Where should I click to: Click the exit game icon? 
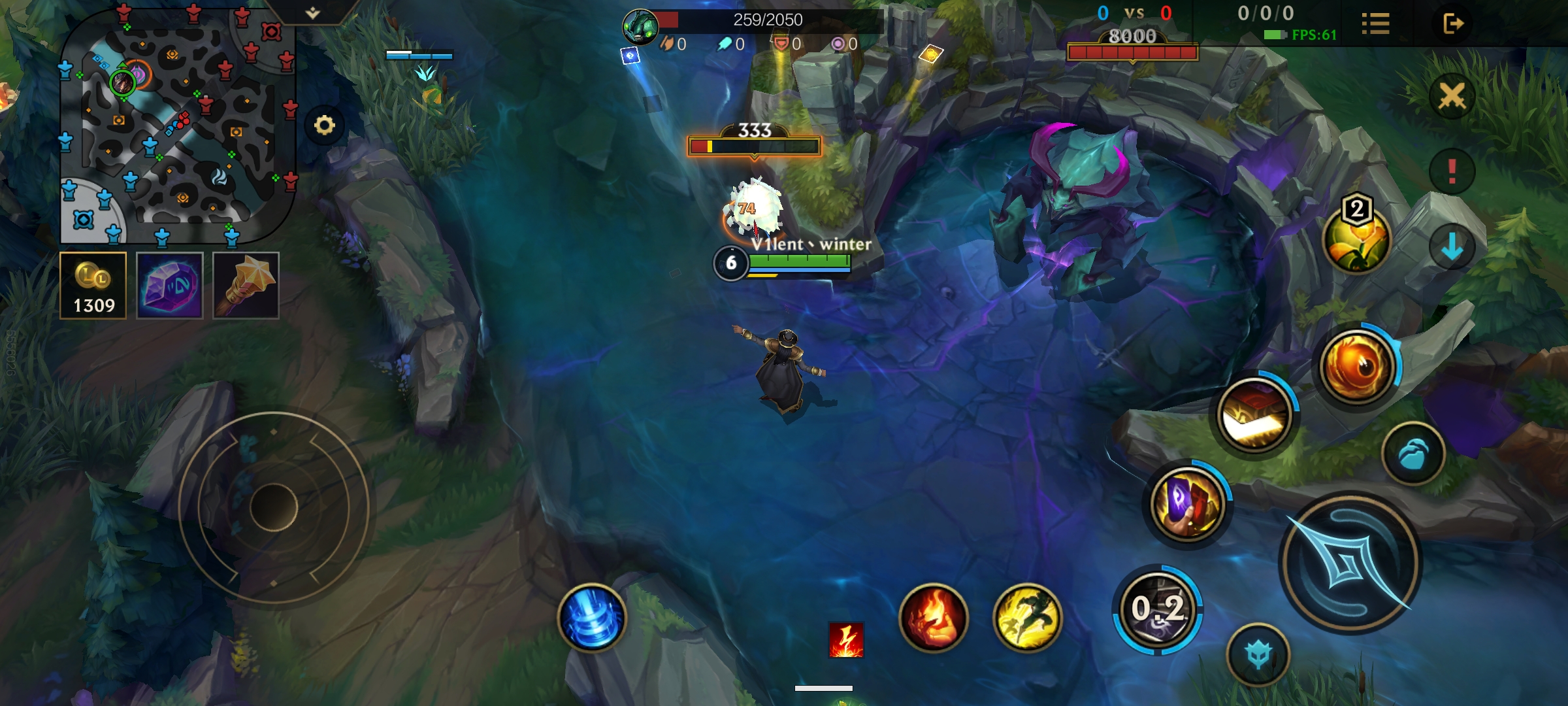(1453, 24)
